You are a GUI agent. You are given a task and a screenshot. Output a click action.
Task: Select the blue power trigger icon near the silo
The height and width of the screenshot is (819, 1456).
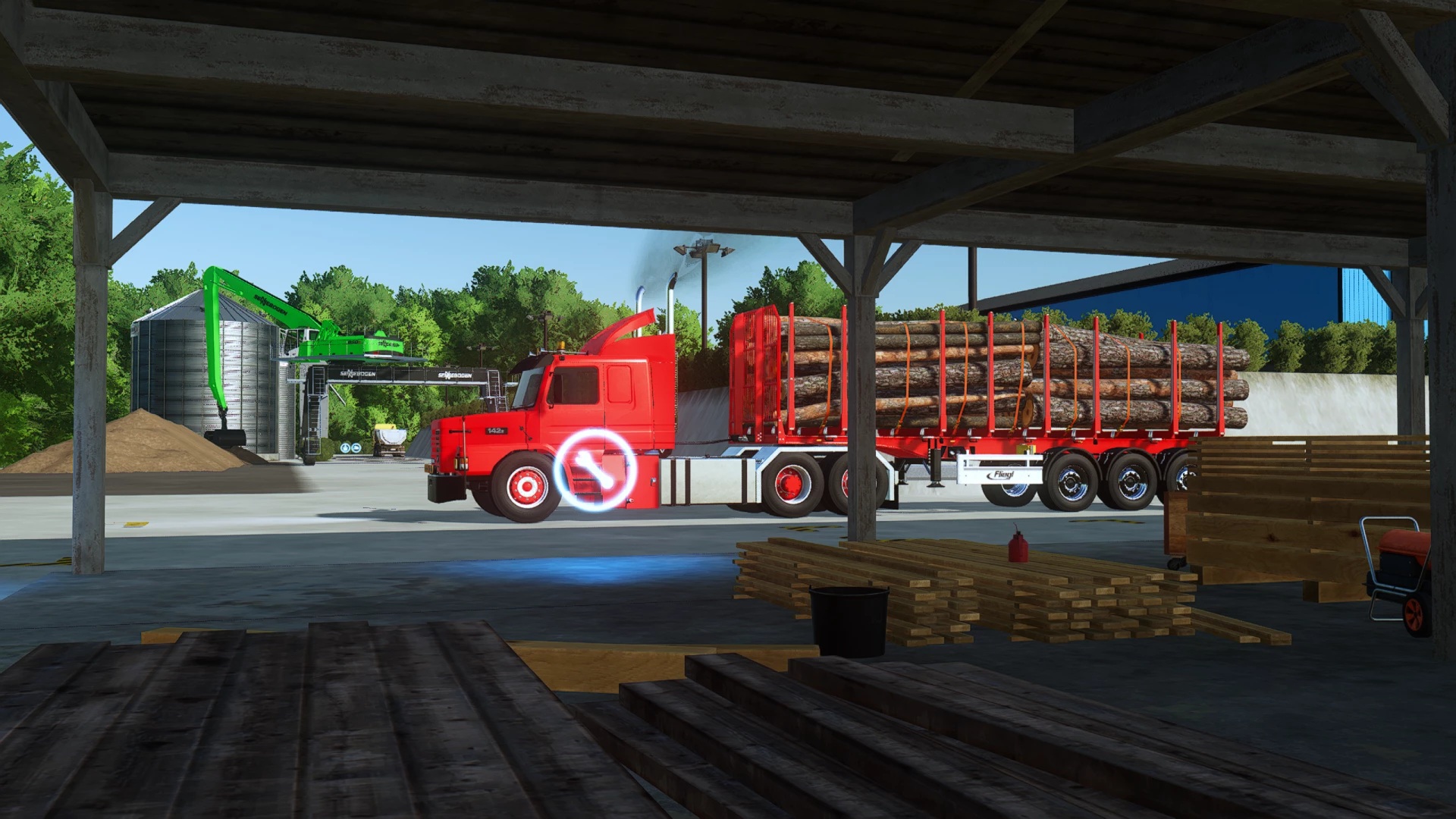pyautogui.click(x=344, y=447)
